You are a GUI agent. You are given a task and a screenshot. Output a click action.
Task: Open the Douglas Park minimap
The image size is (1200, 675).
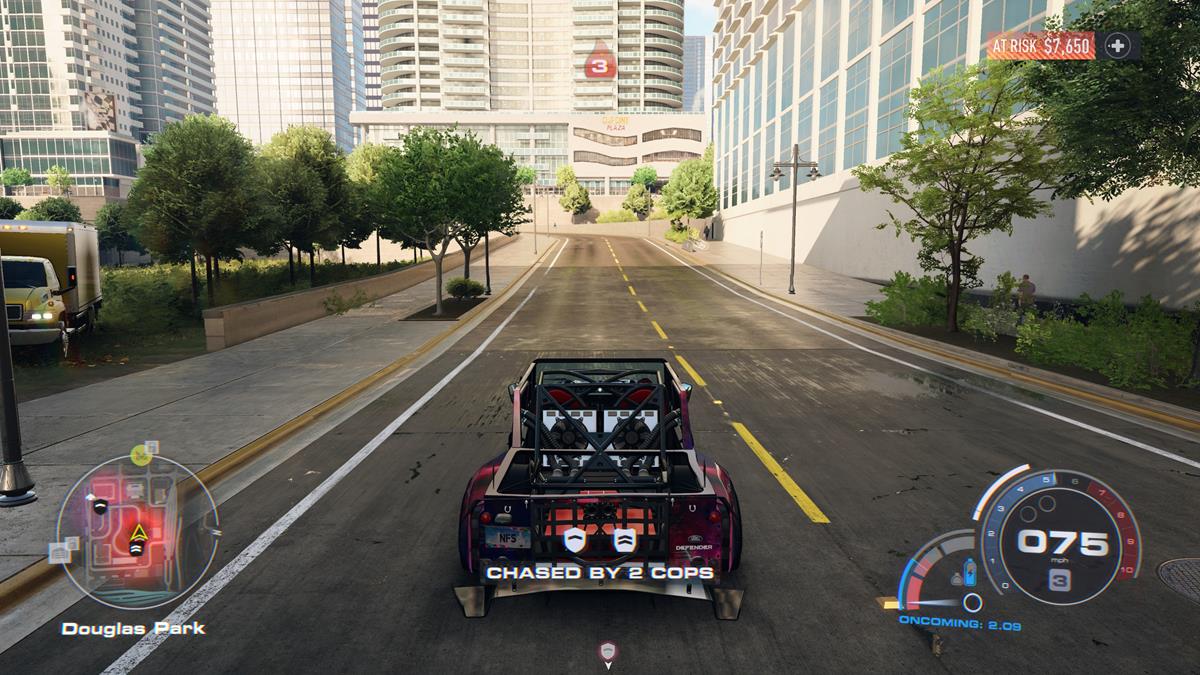(x=137, y=531)
